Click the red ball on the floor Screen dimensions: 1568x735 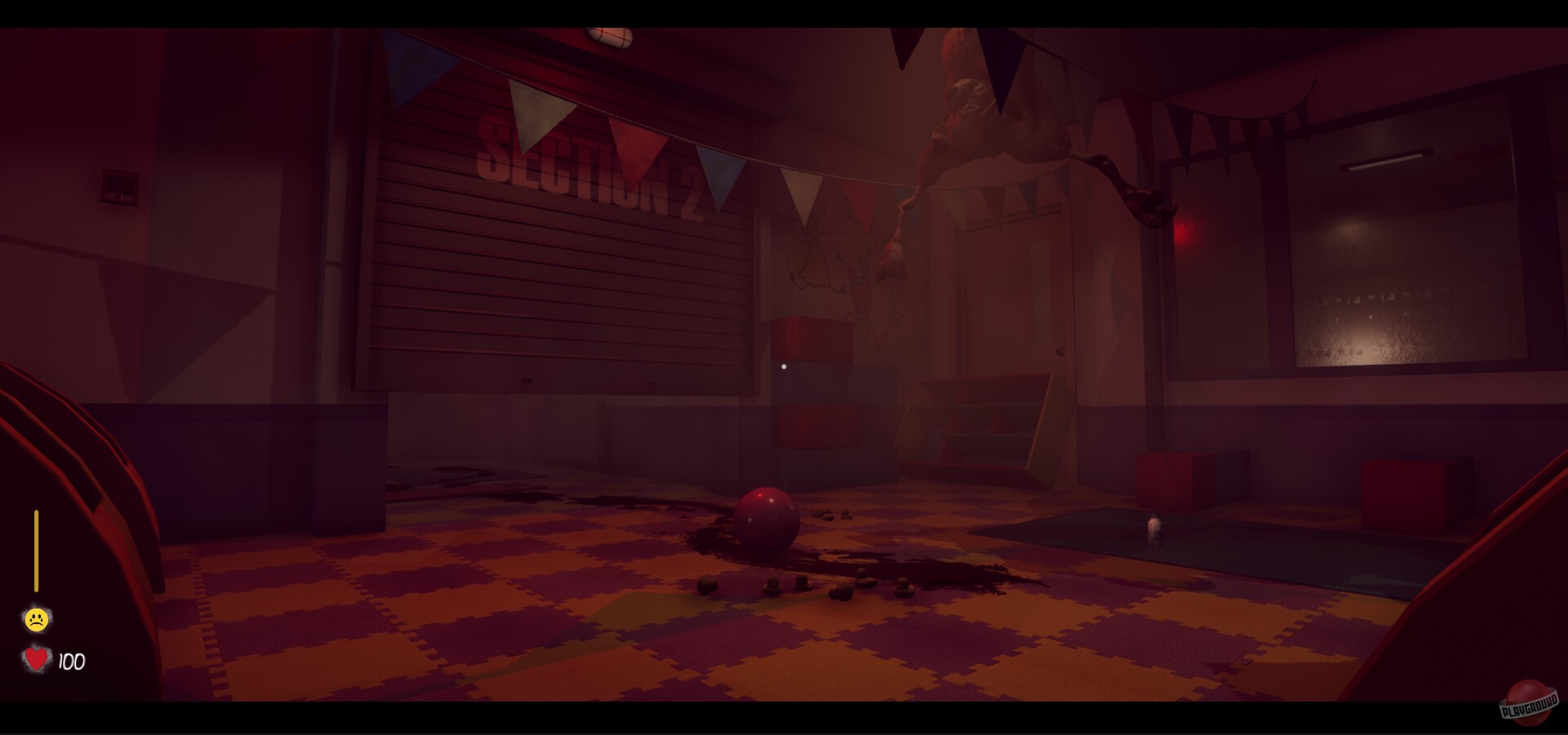click(766, 519)
